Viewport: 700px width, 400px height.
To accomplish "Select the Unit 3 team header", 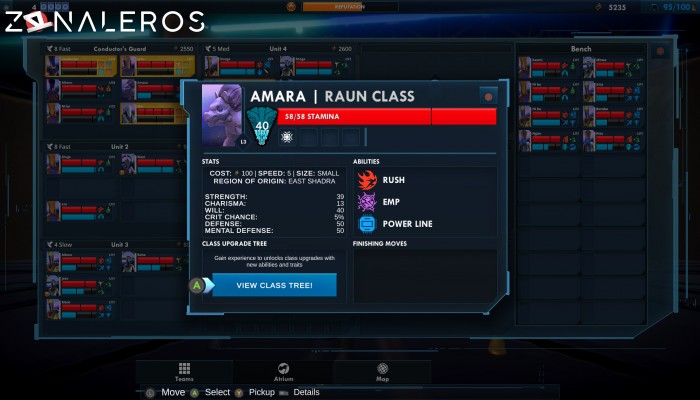I will pyautogui.click(x=119, y=244).
